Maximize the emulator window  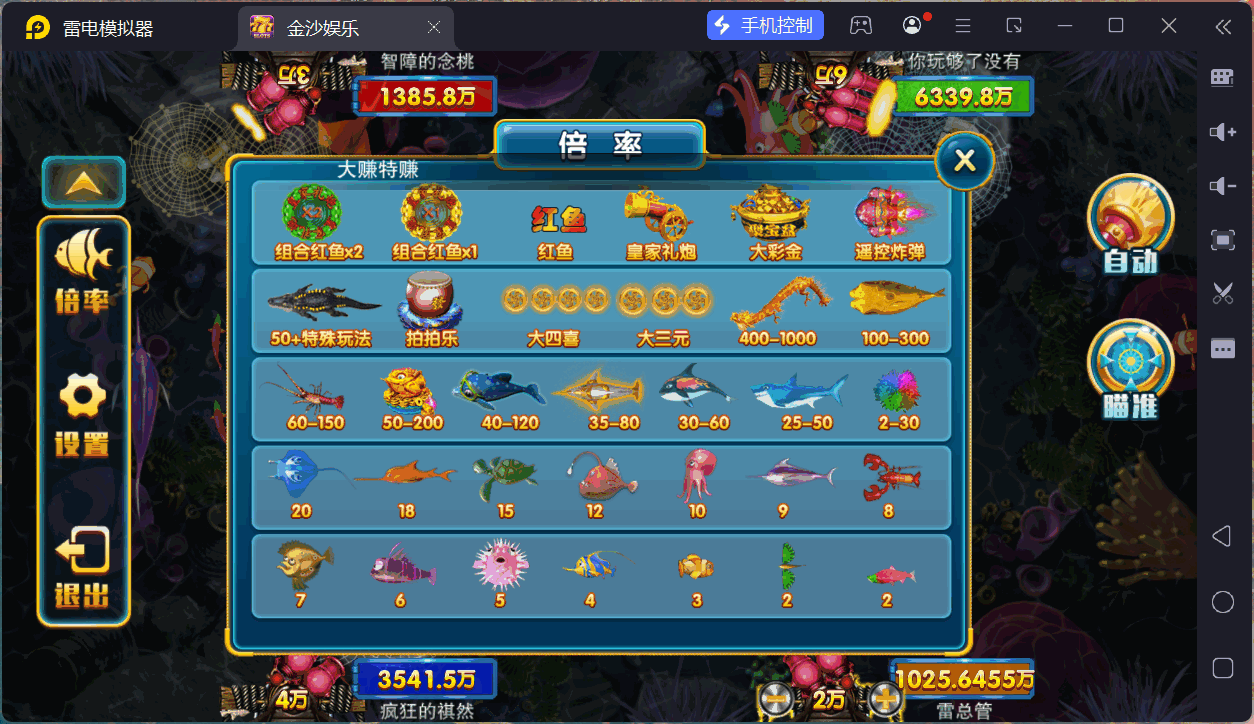point(1116,25)
